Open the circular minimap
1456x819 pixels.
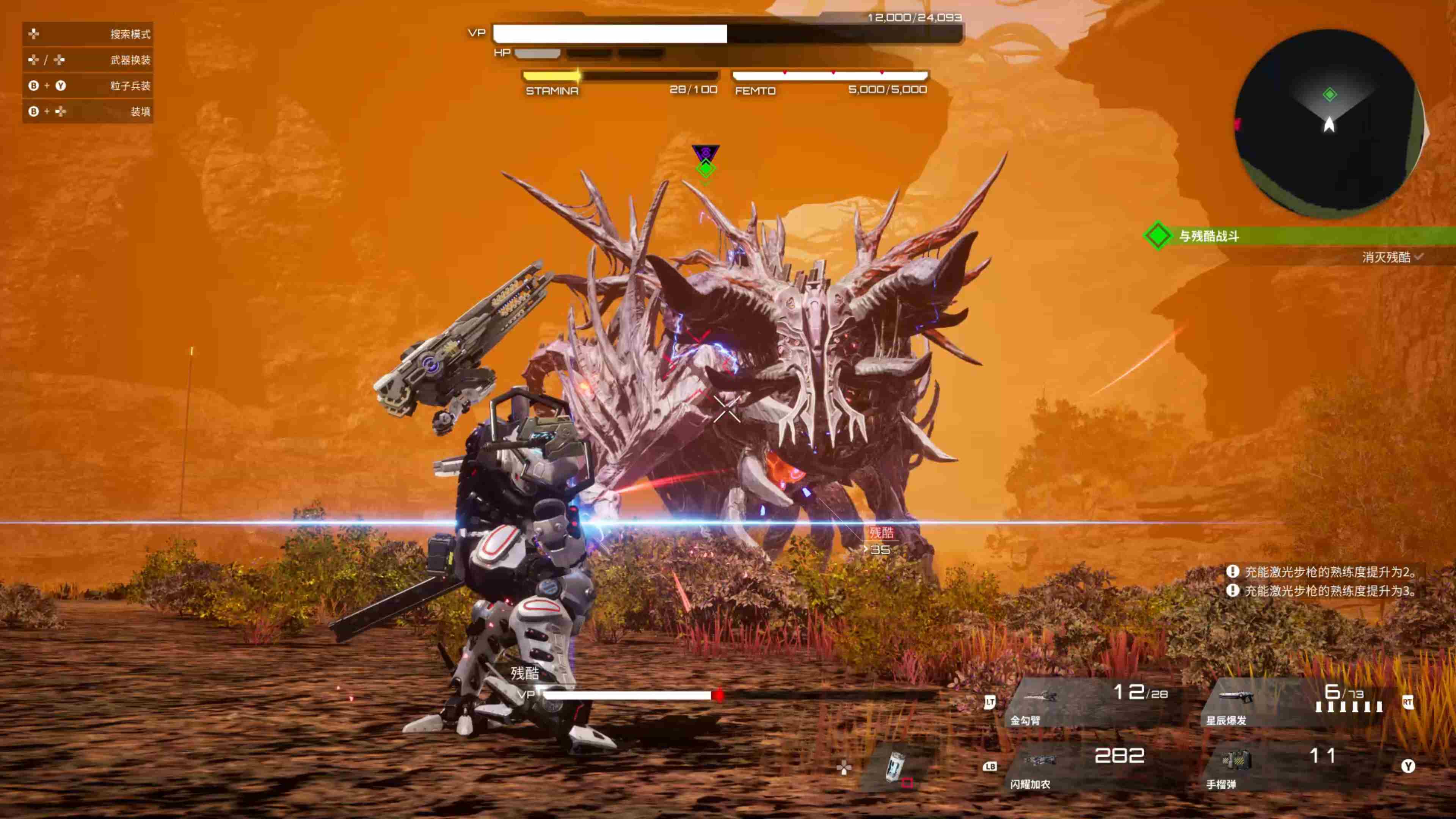point(1329,123)
